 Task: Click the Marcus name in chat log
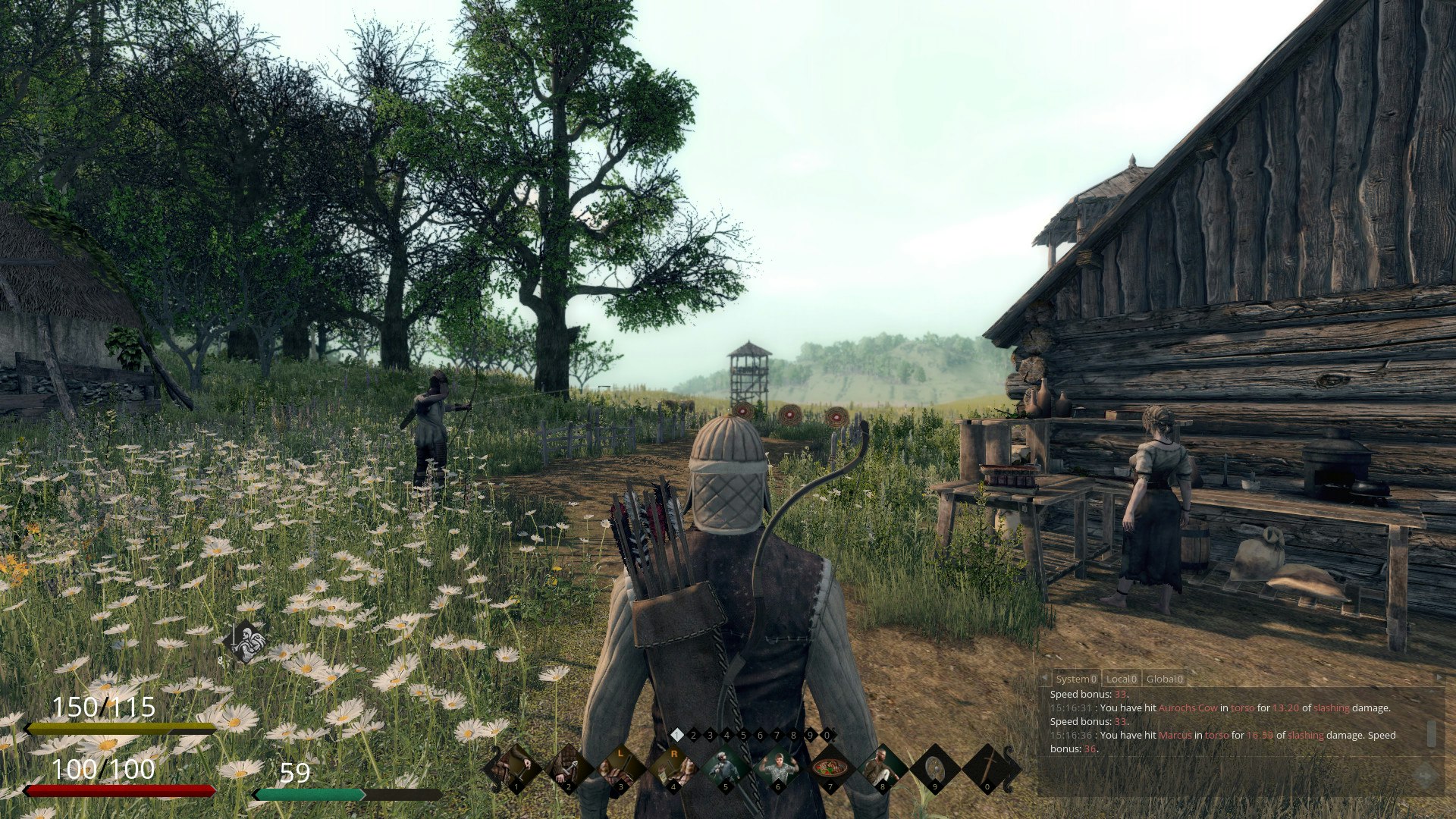(1174, 735)
